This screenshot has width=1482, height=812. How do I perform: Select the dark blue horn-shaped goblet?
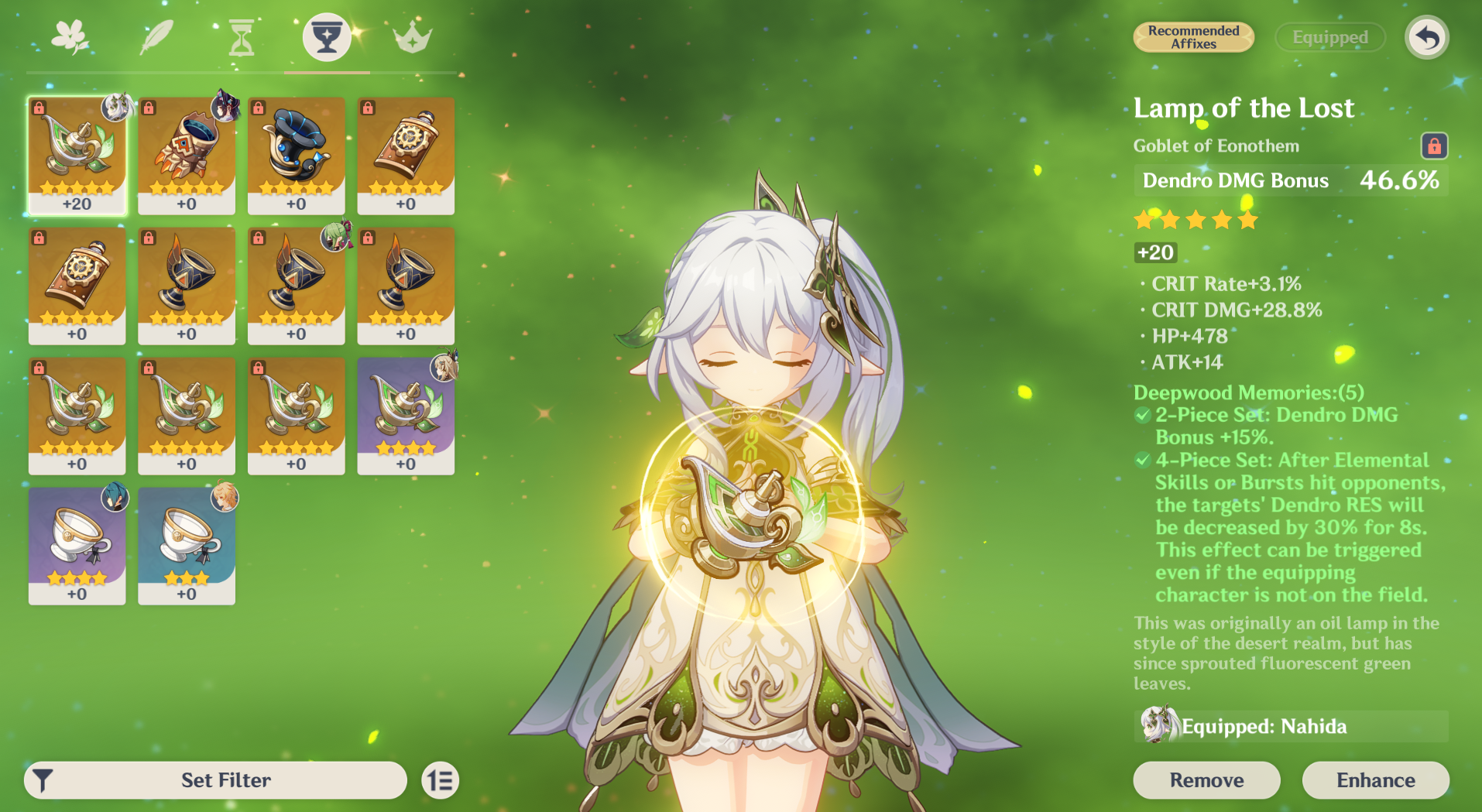[x=296, y=155]
